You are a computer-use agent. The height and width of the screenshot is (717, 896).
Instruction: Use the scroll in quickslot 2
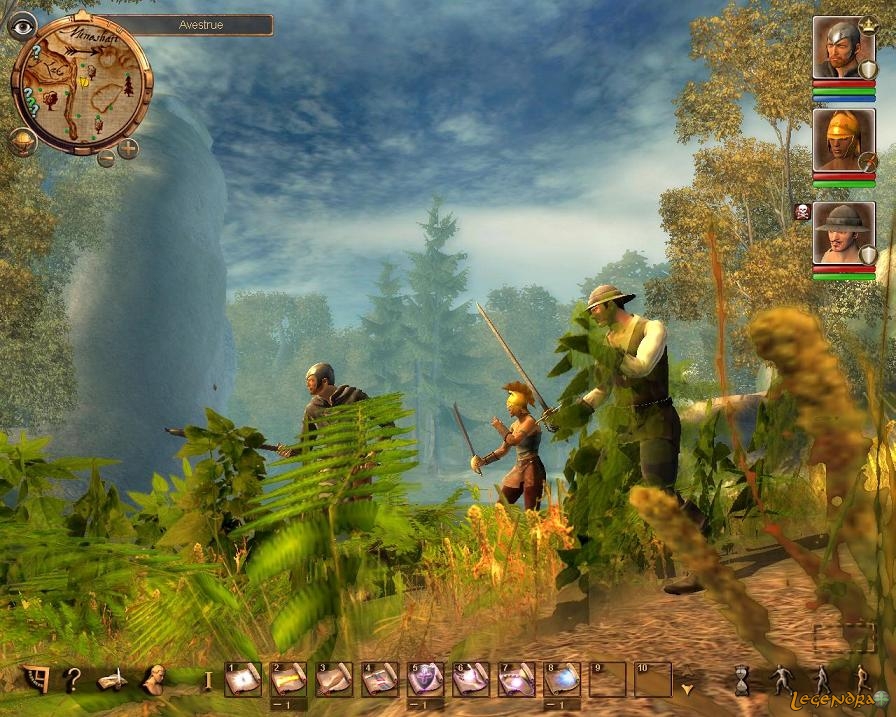(288, 680)
